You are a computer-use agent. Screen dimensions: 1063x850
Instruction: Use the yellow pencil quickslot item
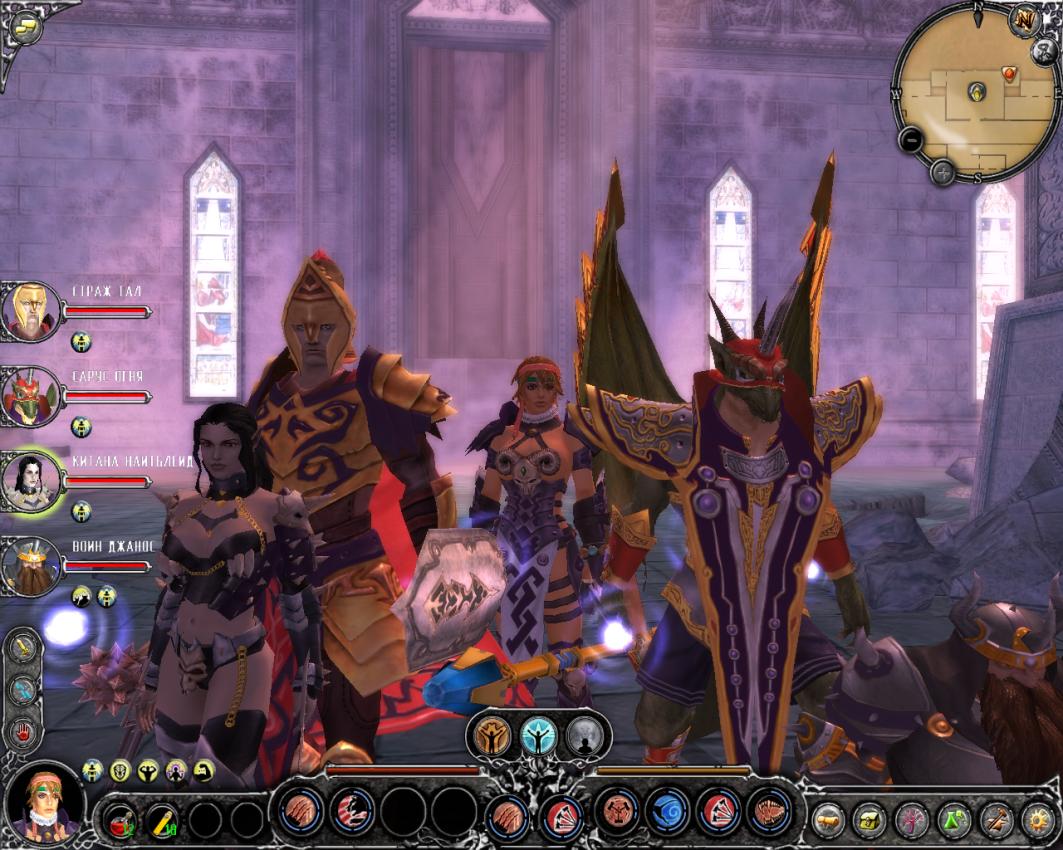click(163, 820)
